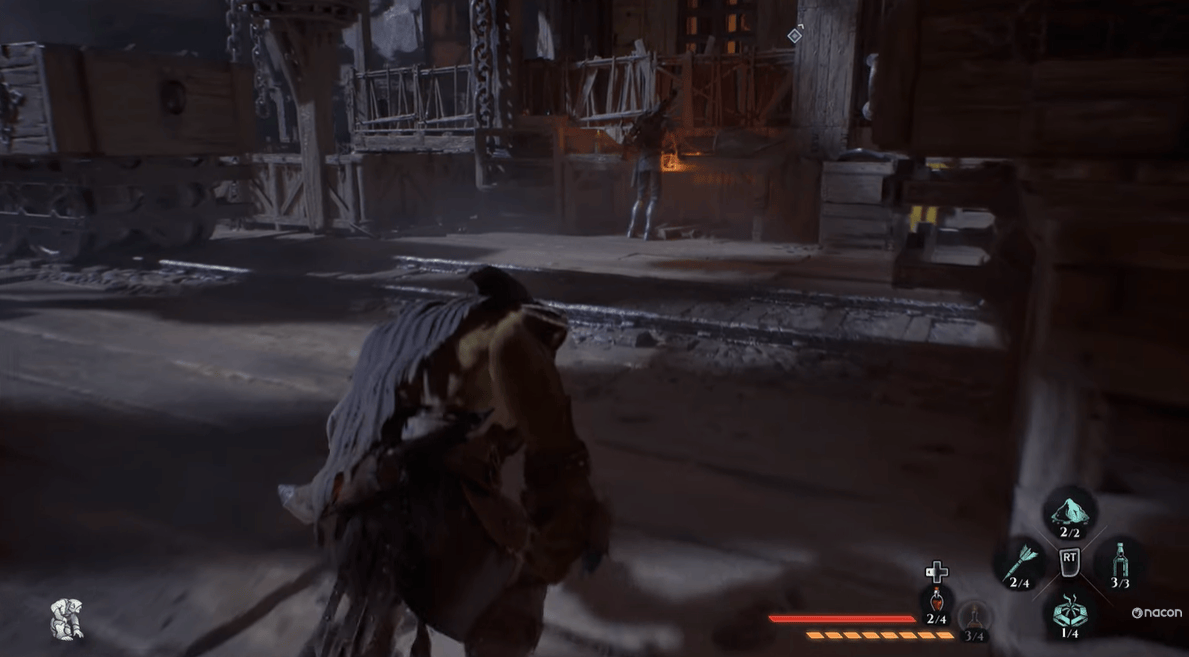Select the glass bottle item slot
Image resolution: width=1189 pixels, height=657 pixels.
tap(1120, 560)
